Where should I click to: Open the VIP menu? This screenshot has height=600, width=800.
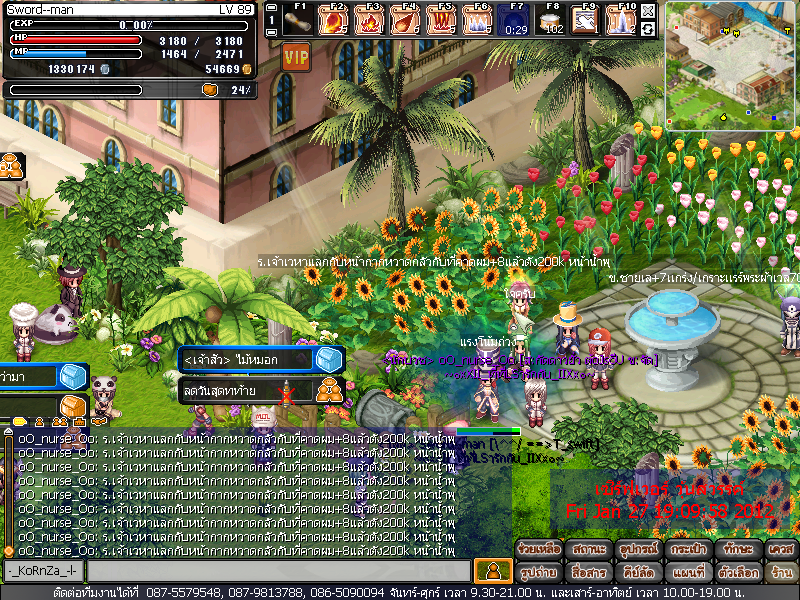click(295, 56)
